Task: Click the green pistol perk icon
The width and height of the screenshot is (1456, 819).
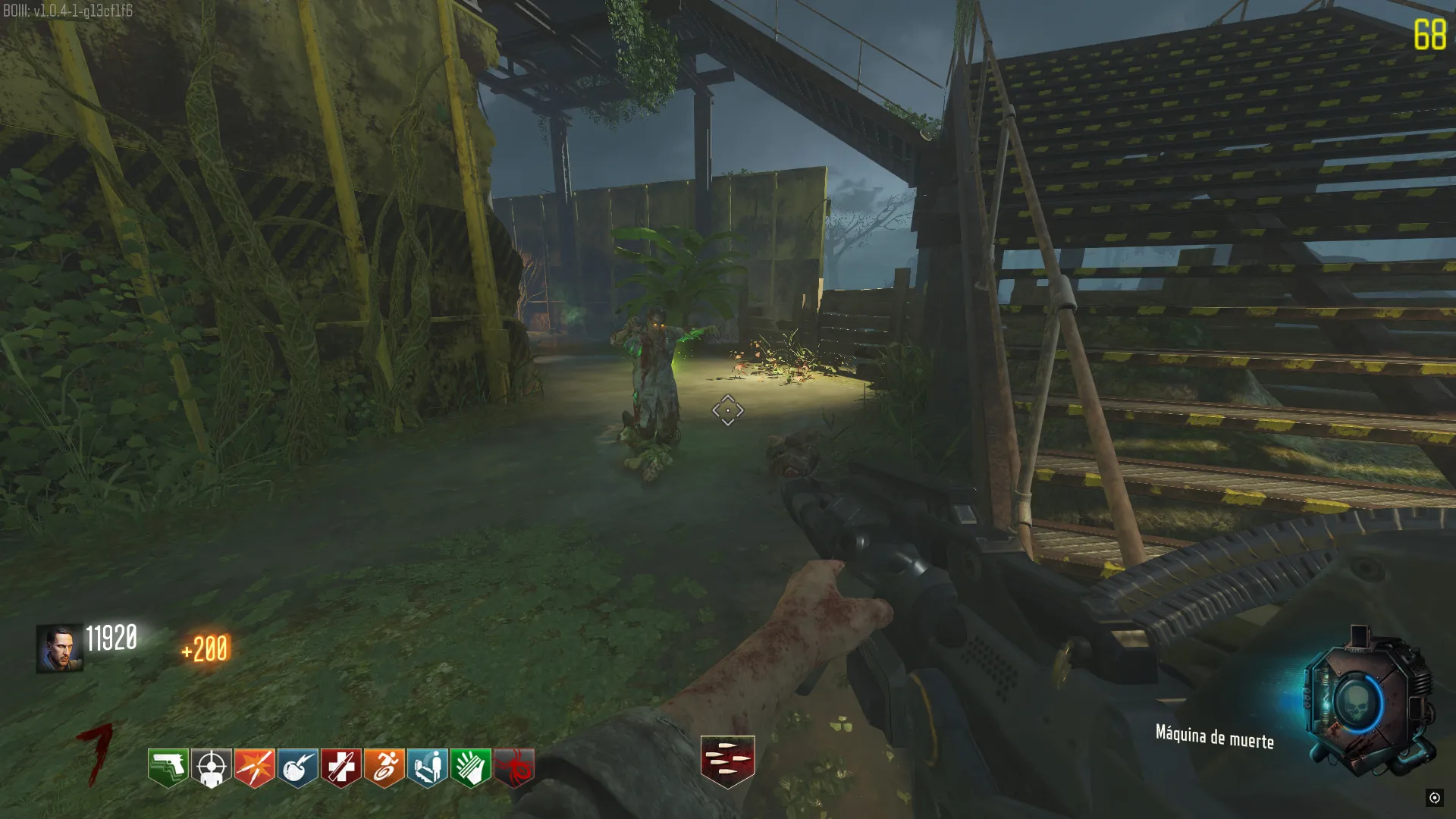Action: point(168,767)
